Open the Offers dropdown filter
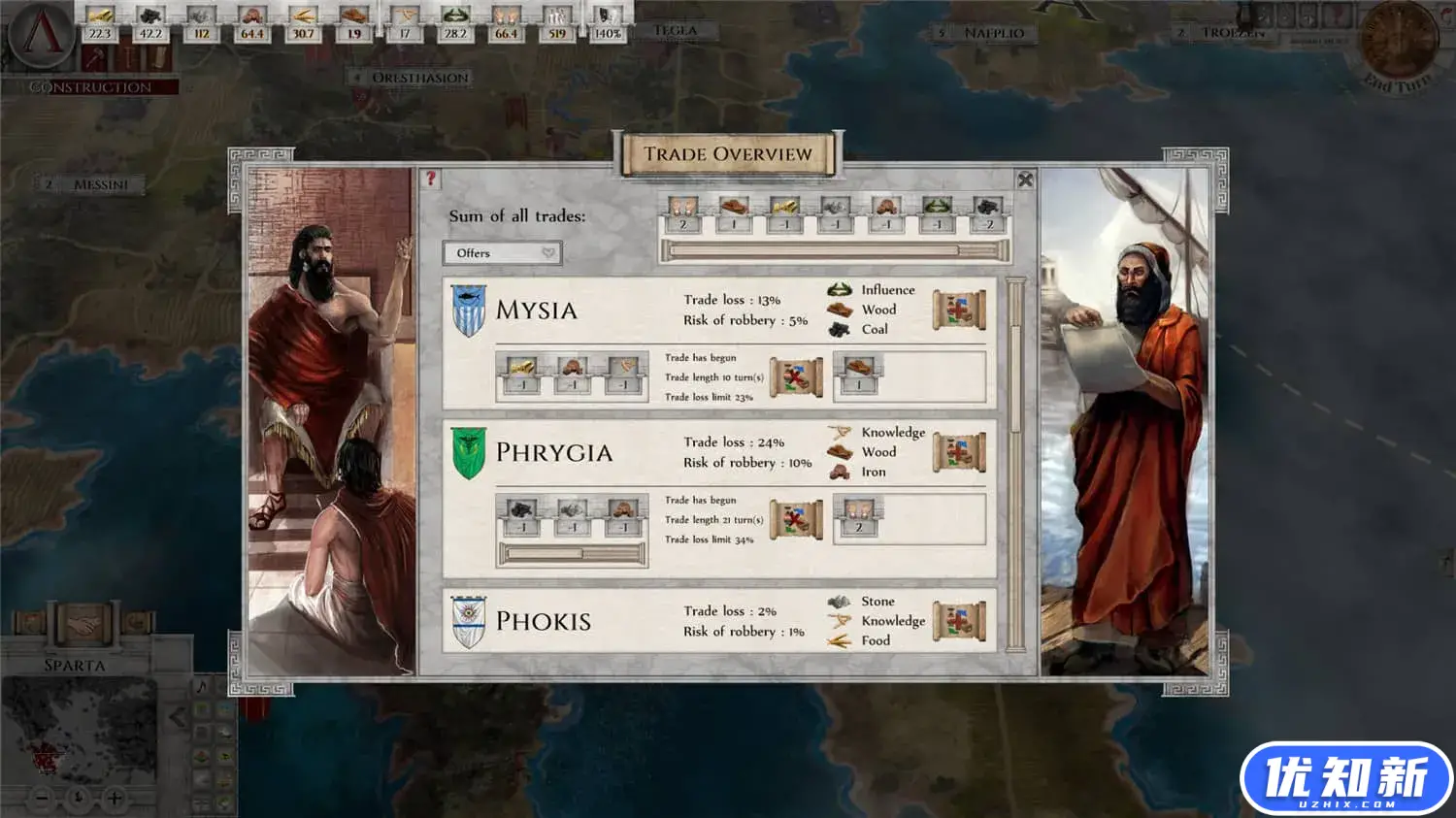The width and height of the screenshot is (1456, 818). [502, 253]
